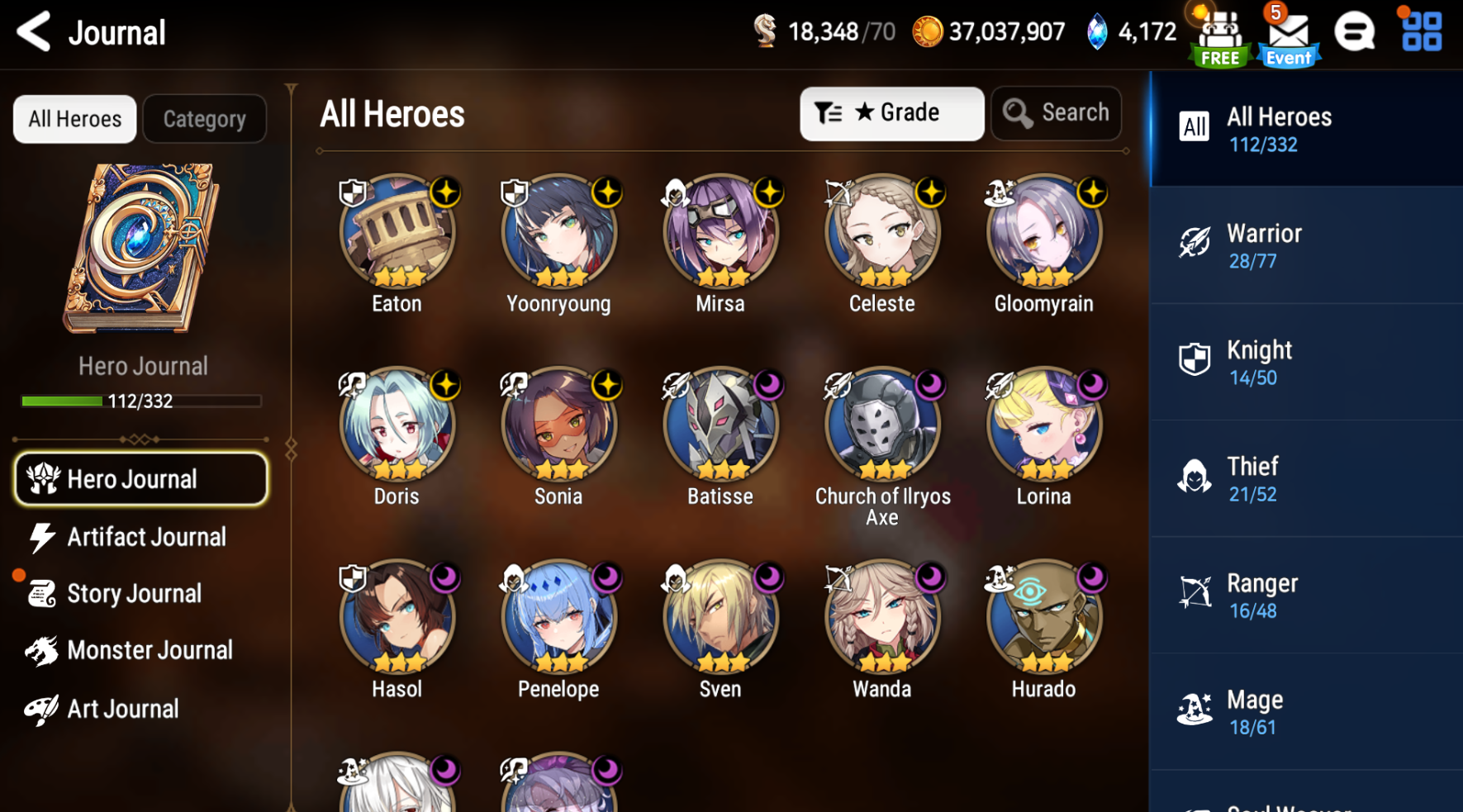Switch to the Category tab

coord(204,119)
